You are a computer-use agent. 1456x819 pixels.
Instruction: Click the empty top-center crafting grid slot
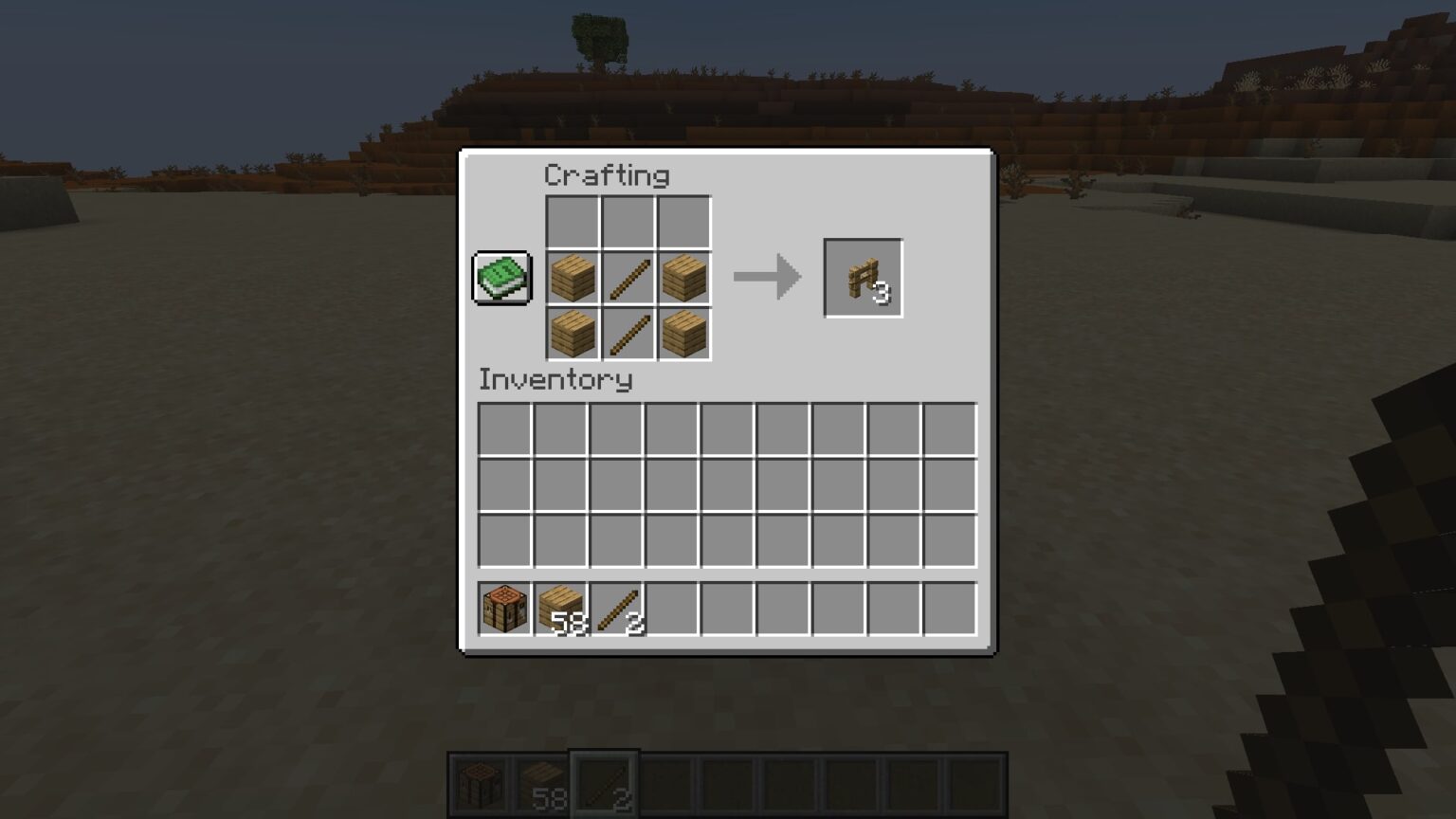[x=628, y=223]
